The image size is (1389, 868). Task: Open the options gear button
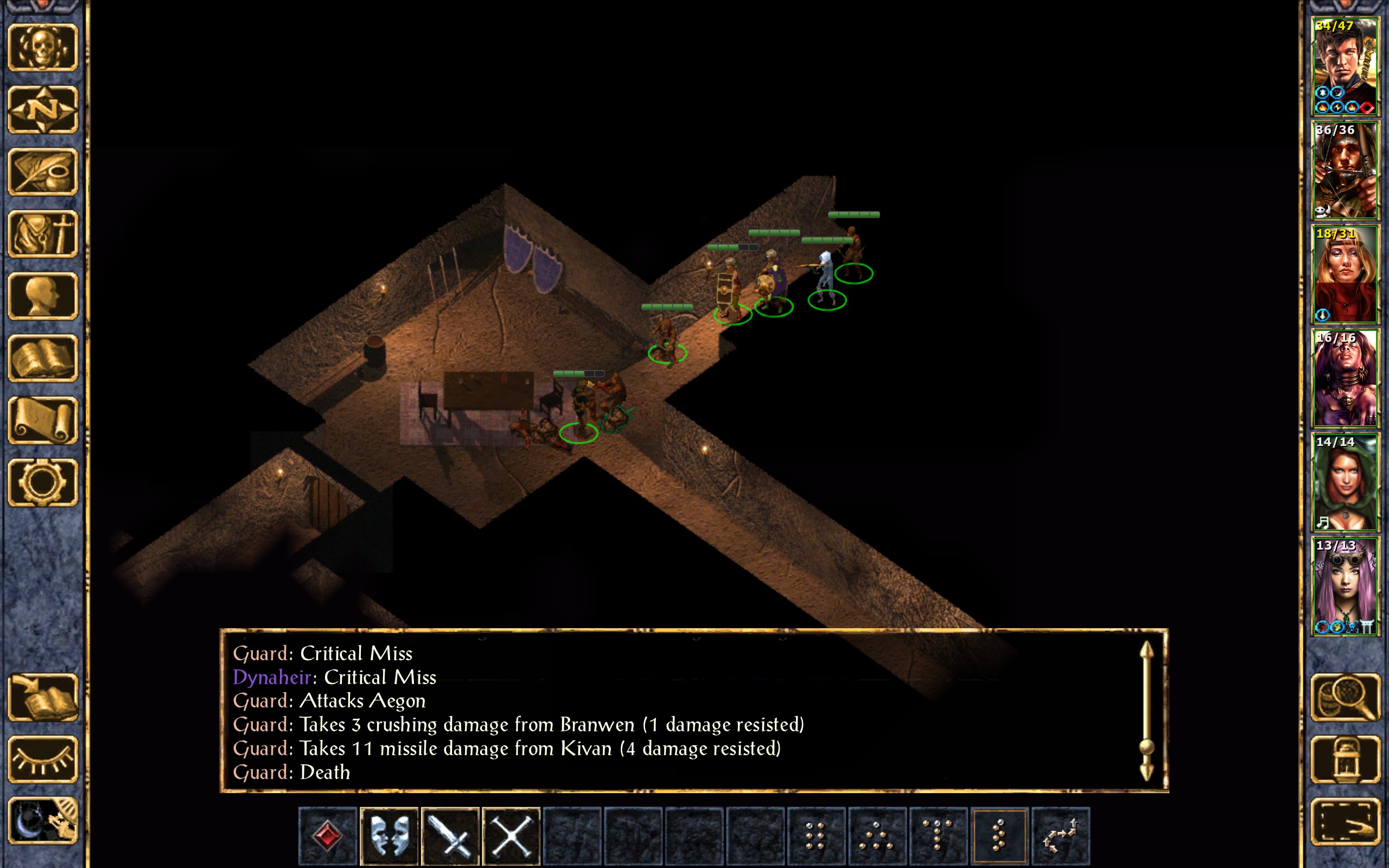(x=43, y=482)
